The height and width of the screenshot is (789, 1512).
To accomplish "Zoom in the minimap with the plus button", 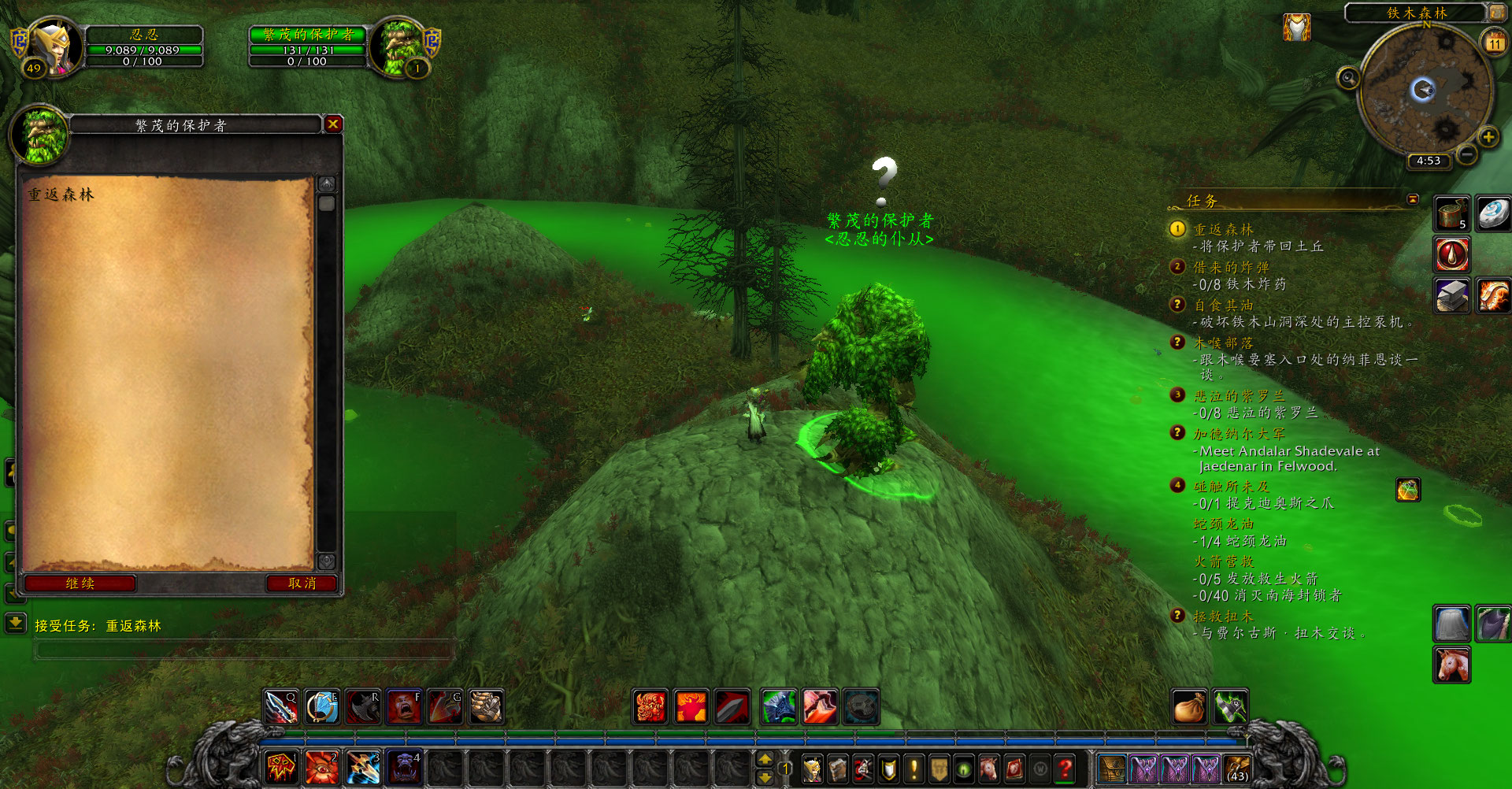I will 1488,137.
